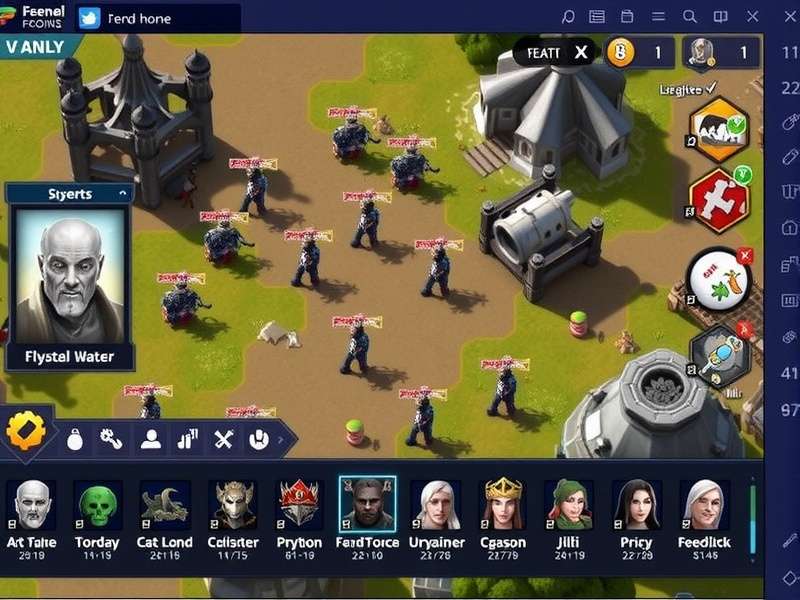This screenshot has height=600, width=800.
Task: Pick the gold-crowned Cgason hero
Action: 503,504
